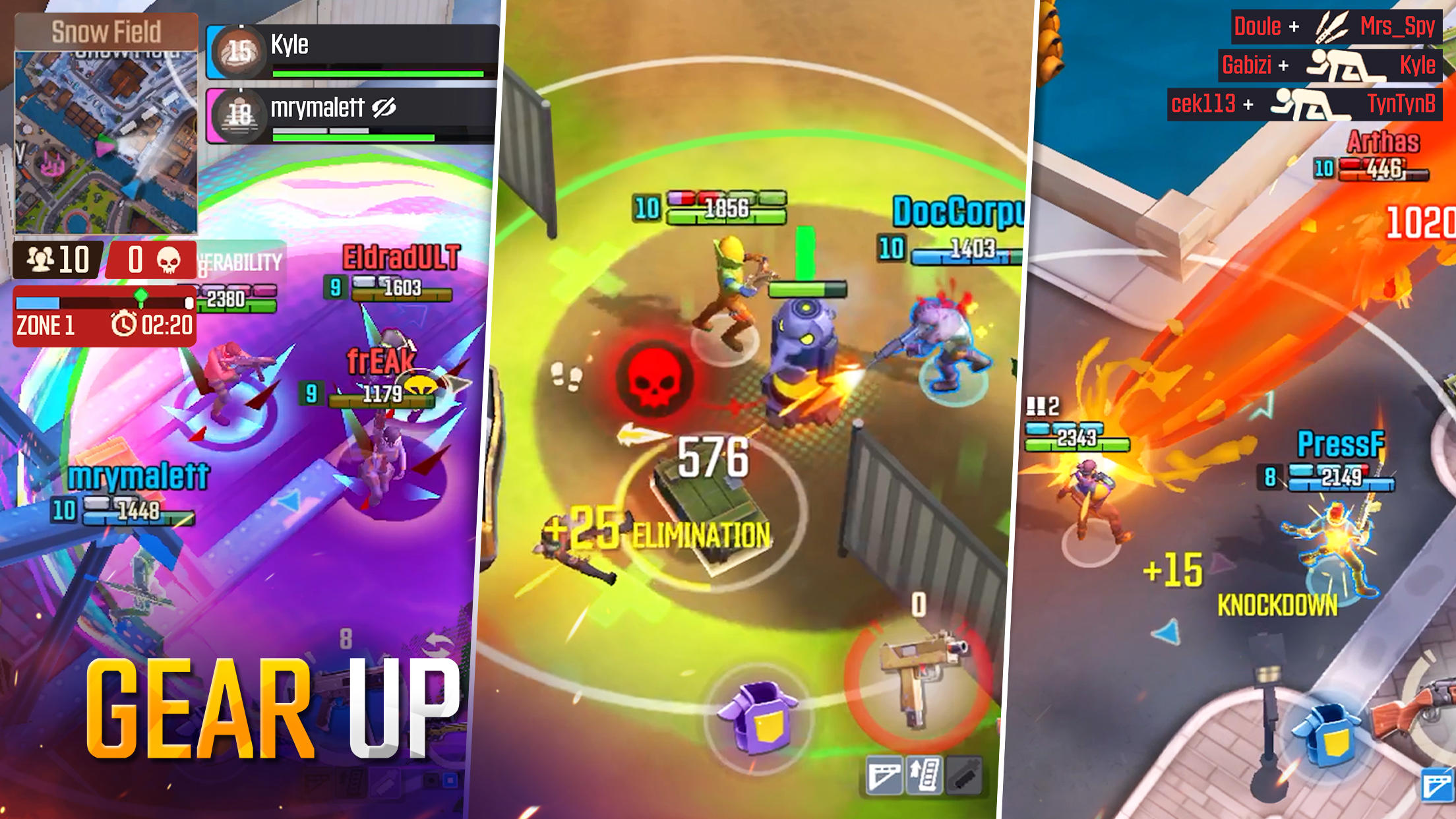This screenshot has width=1456, height=819.
Task: Select the scope attachment icon
Action: (884, 775)
